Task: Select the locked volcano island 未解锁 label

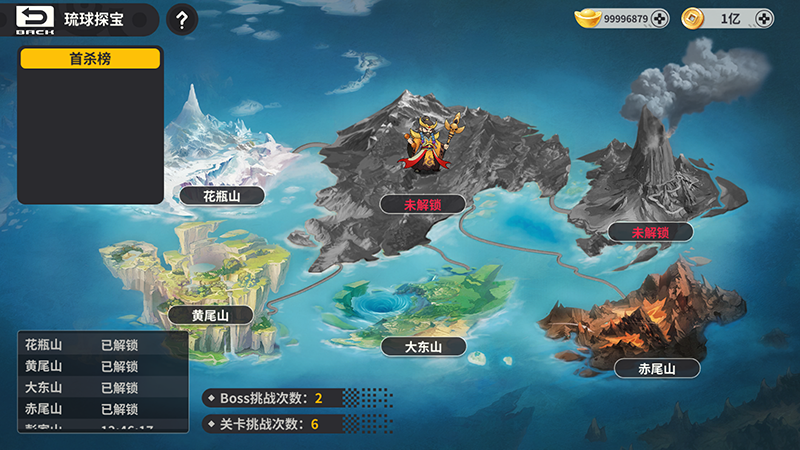Action: click(649, 233)
